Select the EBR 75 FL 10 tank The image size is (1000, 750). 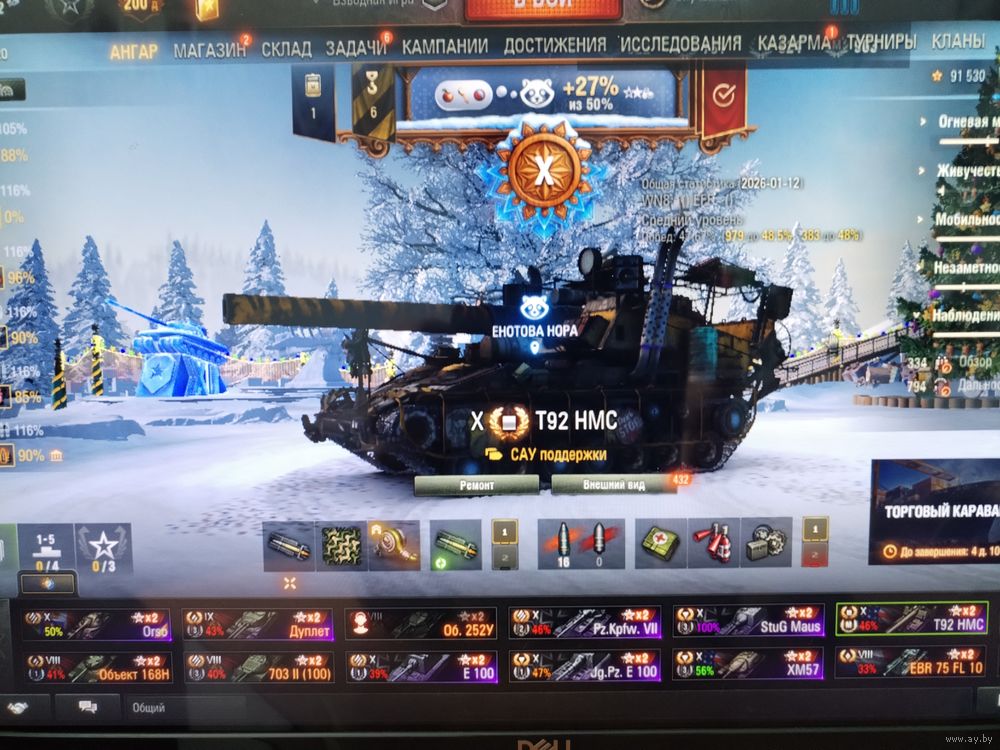[911, 663]
